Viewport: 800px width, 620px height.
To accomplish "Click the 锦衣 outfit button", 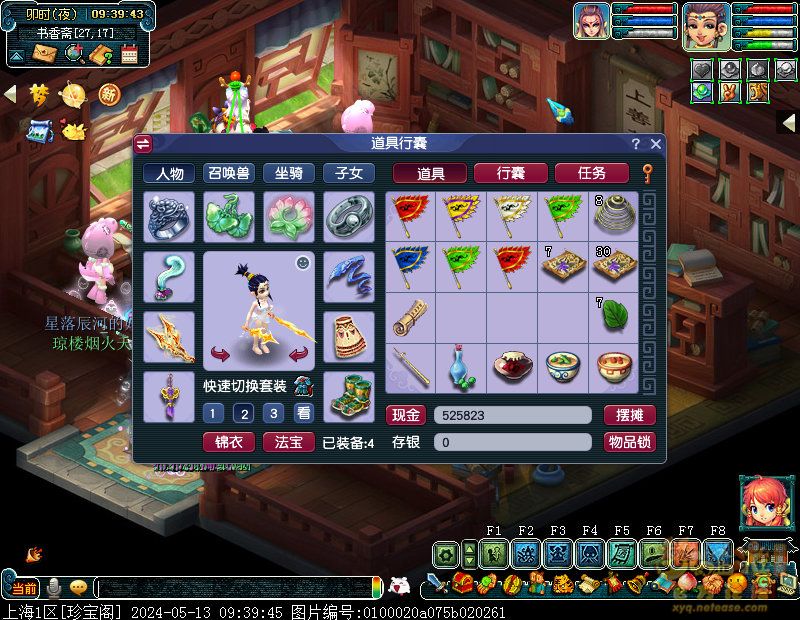I will click(228, 442).
